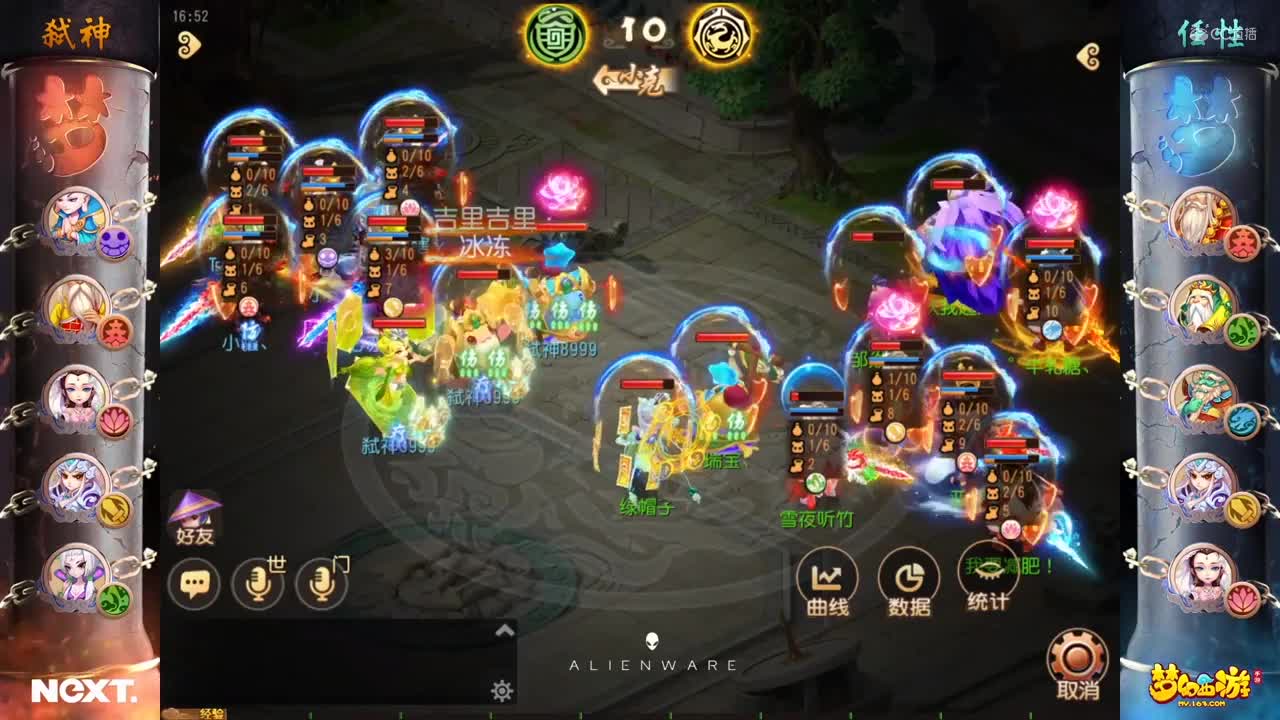Image resolution: width=1280 pixels, height=720 pixels.
Task: Select the gold dragon emblem at top
Action: coord(723,32)
